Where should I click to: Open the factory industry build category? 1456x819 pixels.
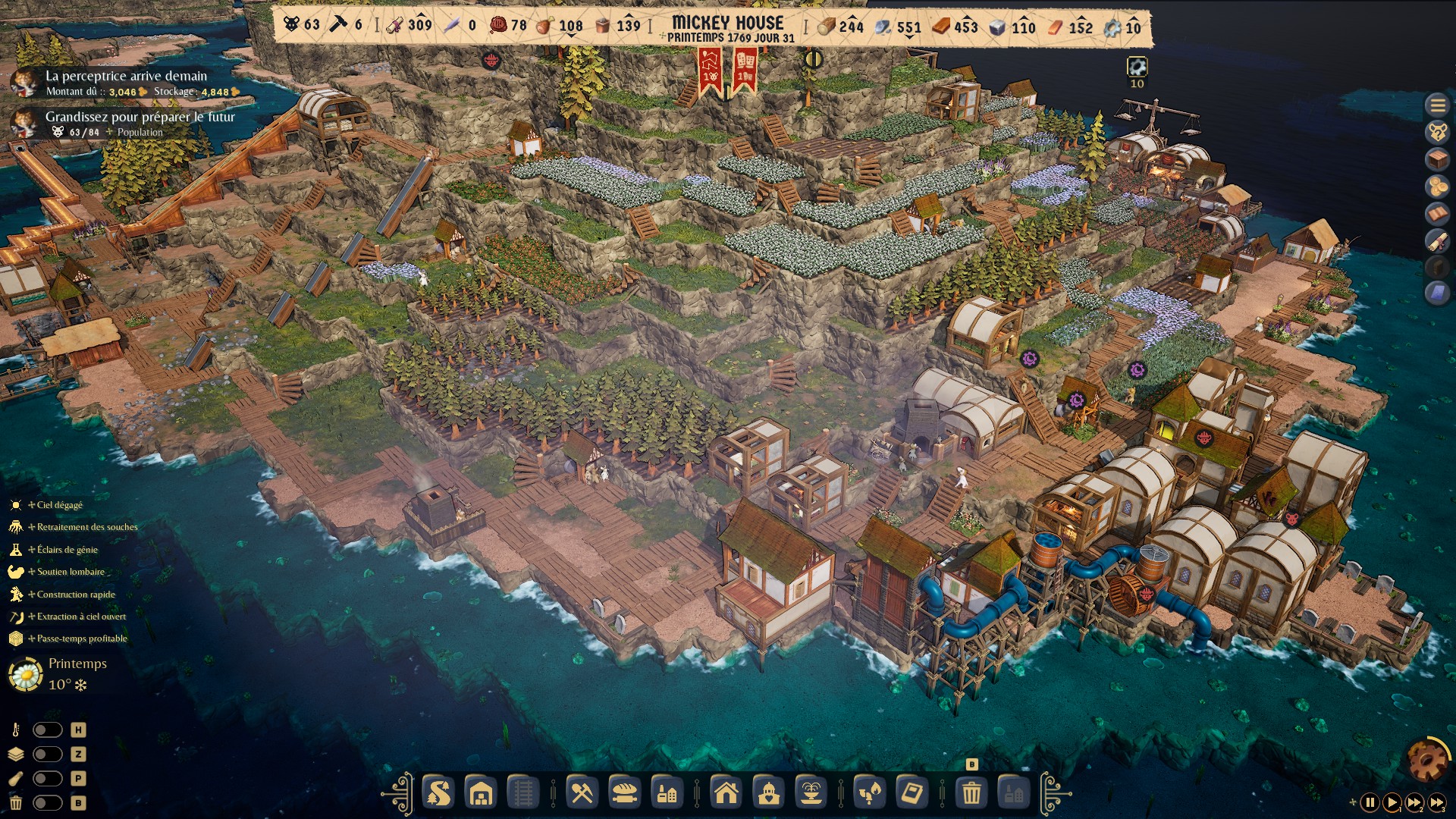pyautogui.click(x=667, y=793)
